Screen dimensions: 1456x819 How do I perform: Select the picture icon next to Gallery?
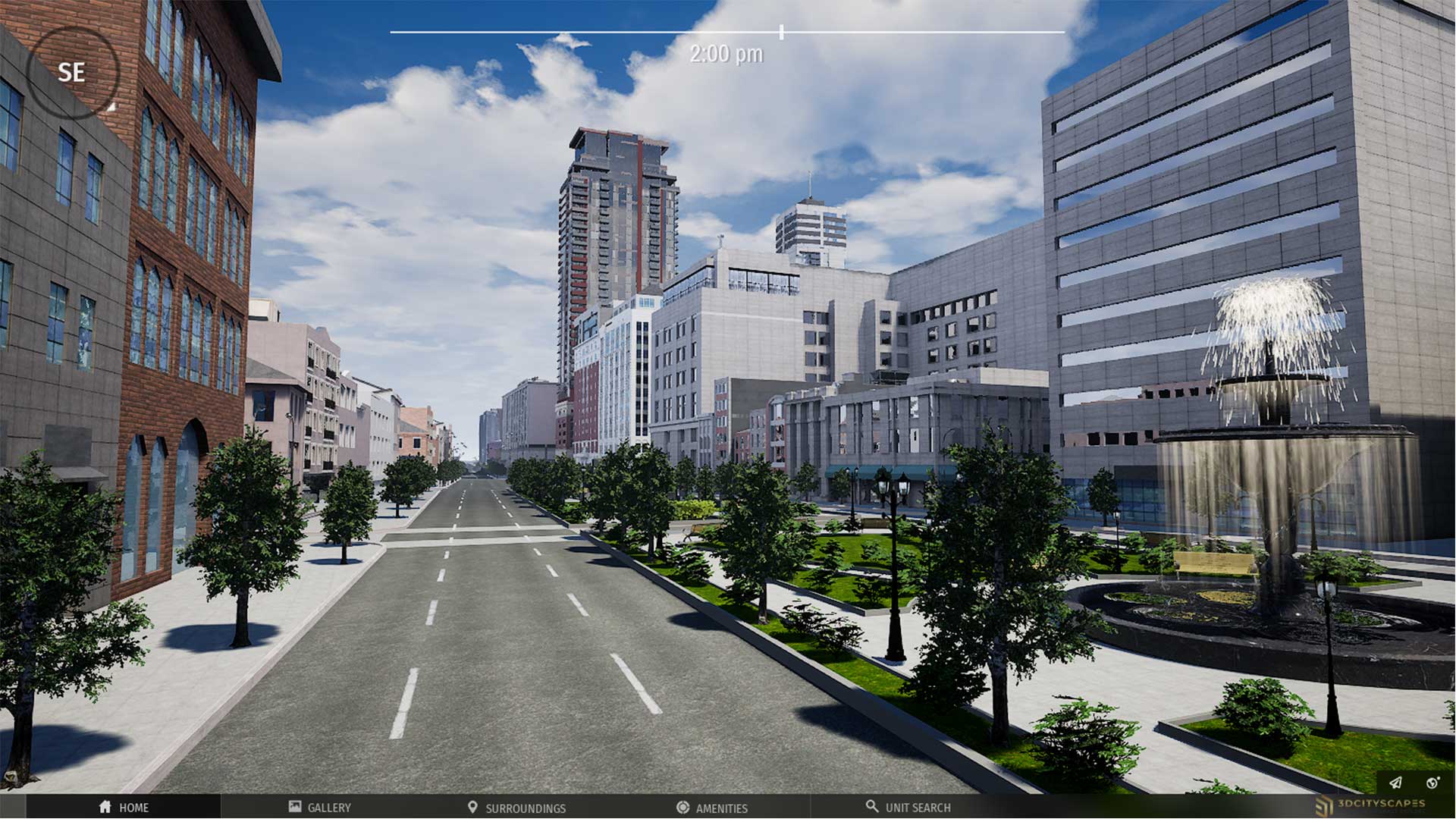click(293, 808)
